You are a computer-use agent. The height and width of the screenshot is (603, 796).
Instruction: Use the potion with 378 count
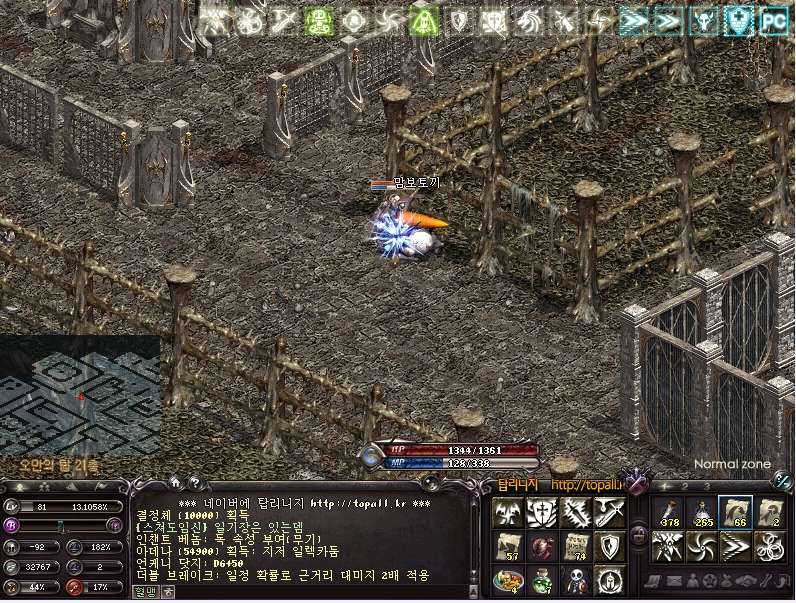click(667, 512)
